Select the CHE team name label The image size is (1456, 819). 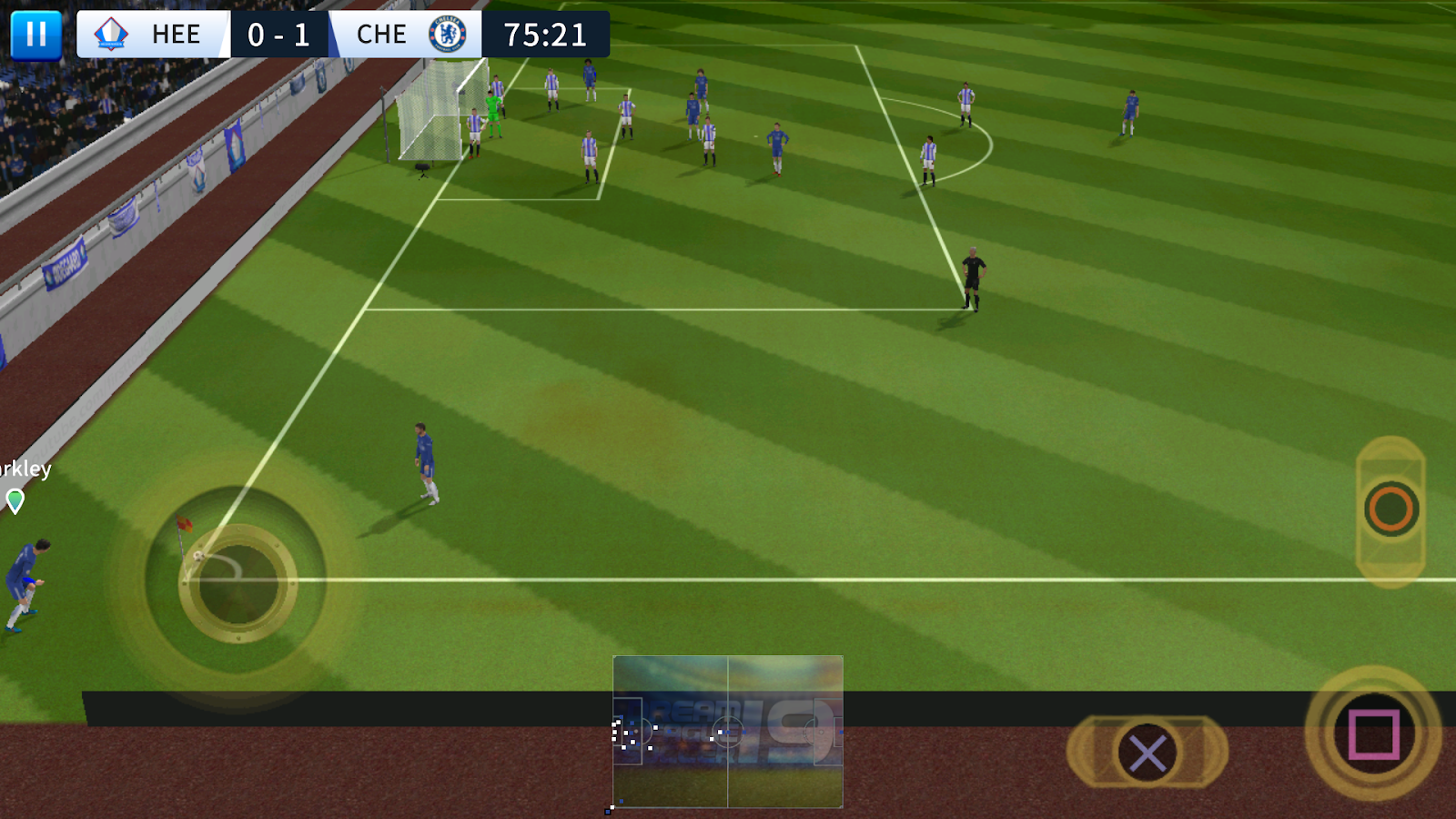click(382, 35)
